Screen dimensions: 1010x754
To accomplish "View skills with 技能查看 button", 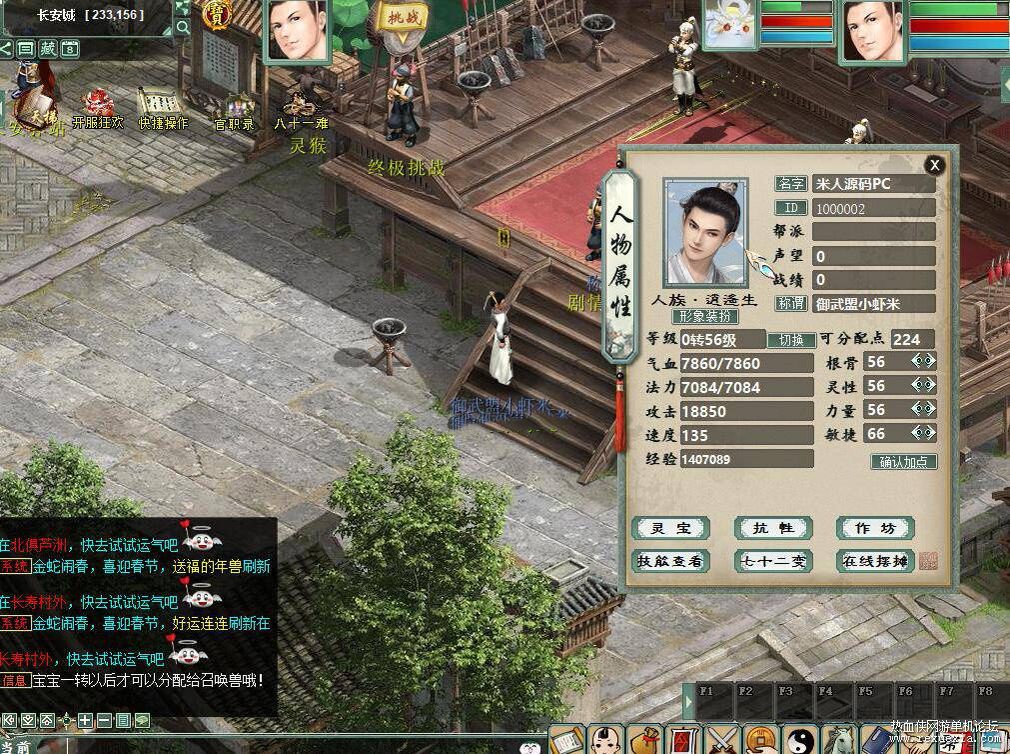I will click(x=670, y=561).
